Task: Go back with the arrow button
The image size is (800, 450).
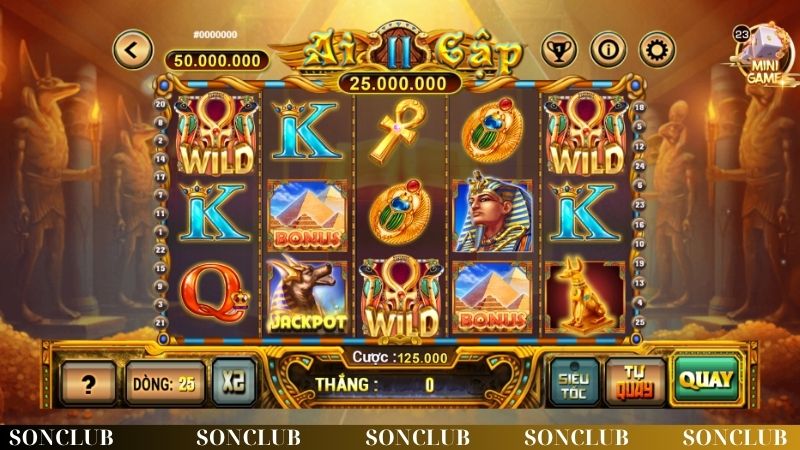Action: coord(132,47)
